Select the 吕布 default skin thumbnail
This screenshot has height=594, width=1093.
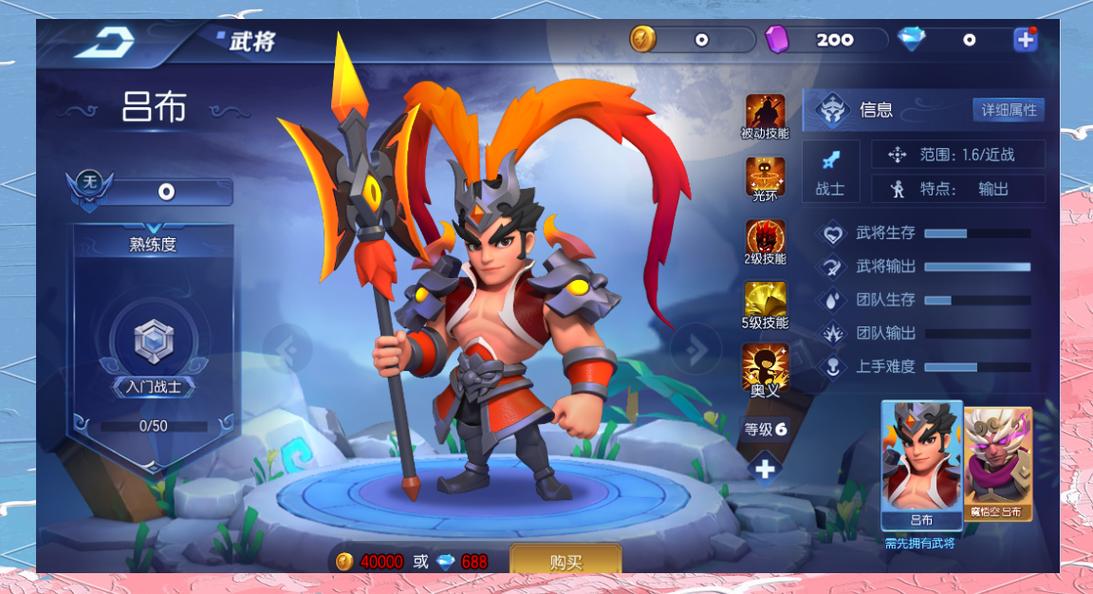point(921,463)
